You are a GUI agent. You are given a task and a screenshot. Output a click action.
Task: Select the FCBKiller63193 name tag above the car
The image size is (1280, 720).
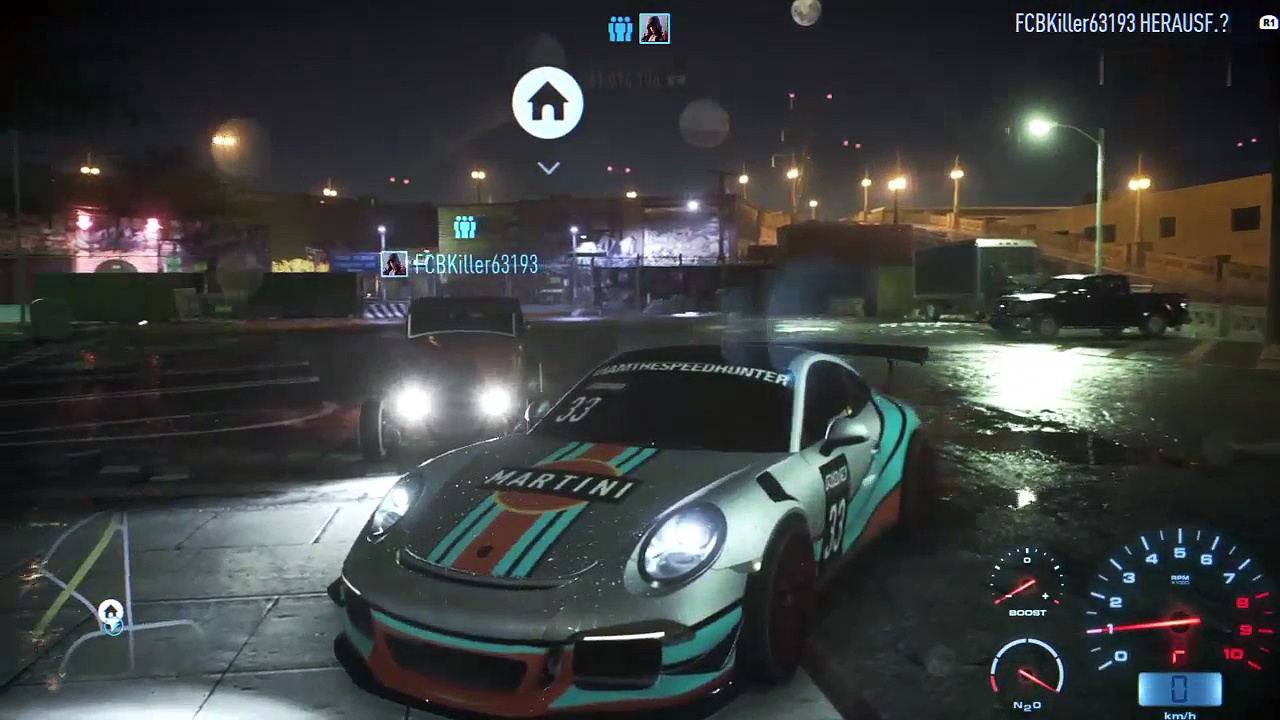tap(475, 264)
